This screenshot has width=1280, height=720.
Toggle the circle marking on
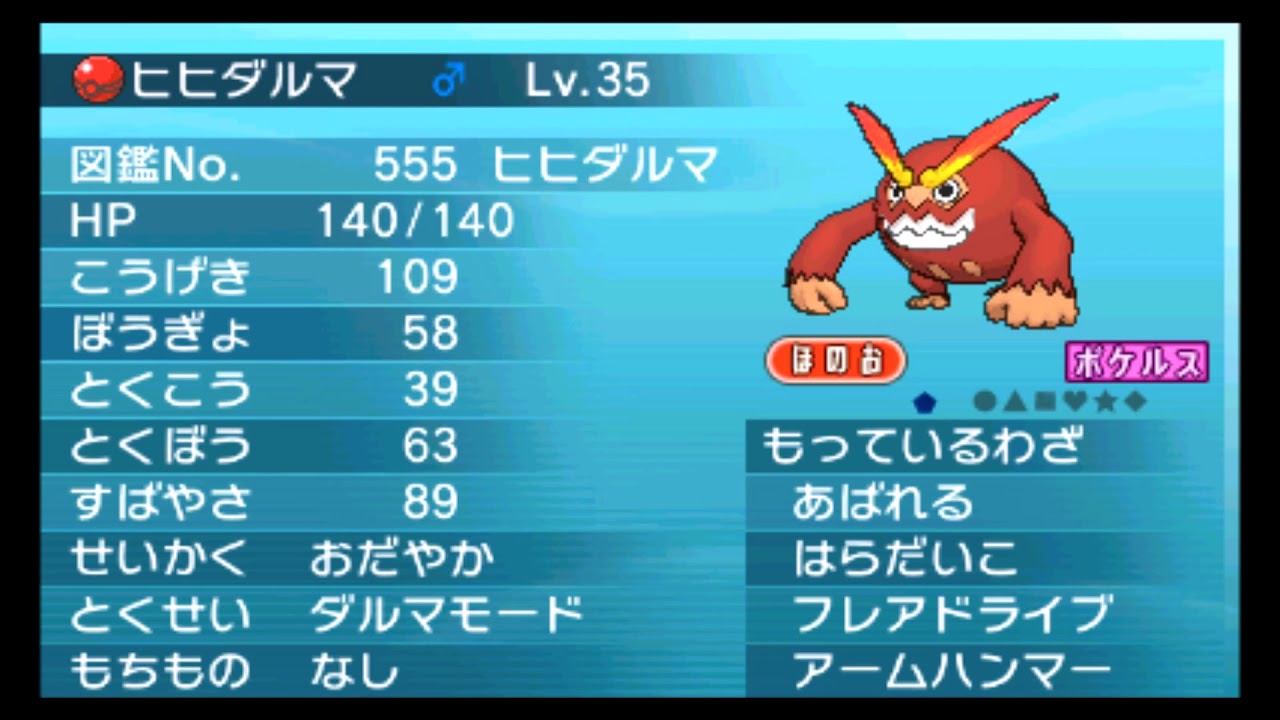pyautogui.click(x=984, y=400)
